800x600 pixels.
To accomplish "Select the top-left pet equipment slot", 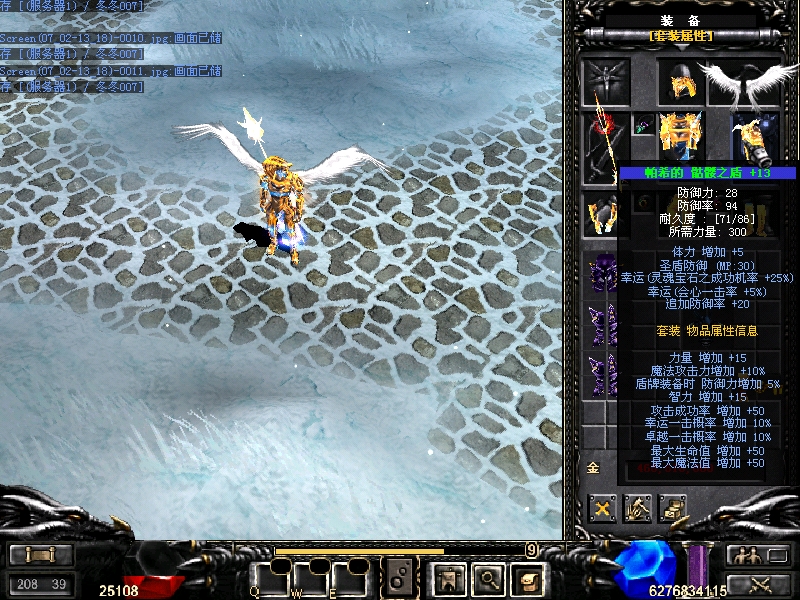I will [x=606, y=82].
